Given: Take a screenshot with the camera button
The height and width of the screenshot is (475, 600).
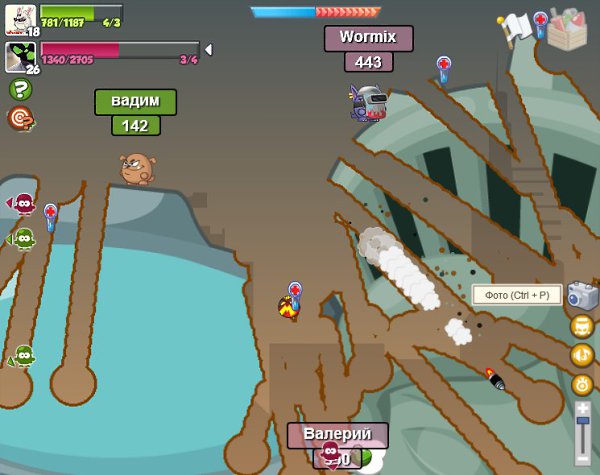Looking at the screenshot, I should (582, 296).
